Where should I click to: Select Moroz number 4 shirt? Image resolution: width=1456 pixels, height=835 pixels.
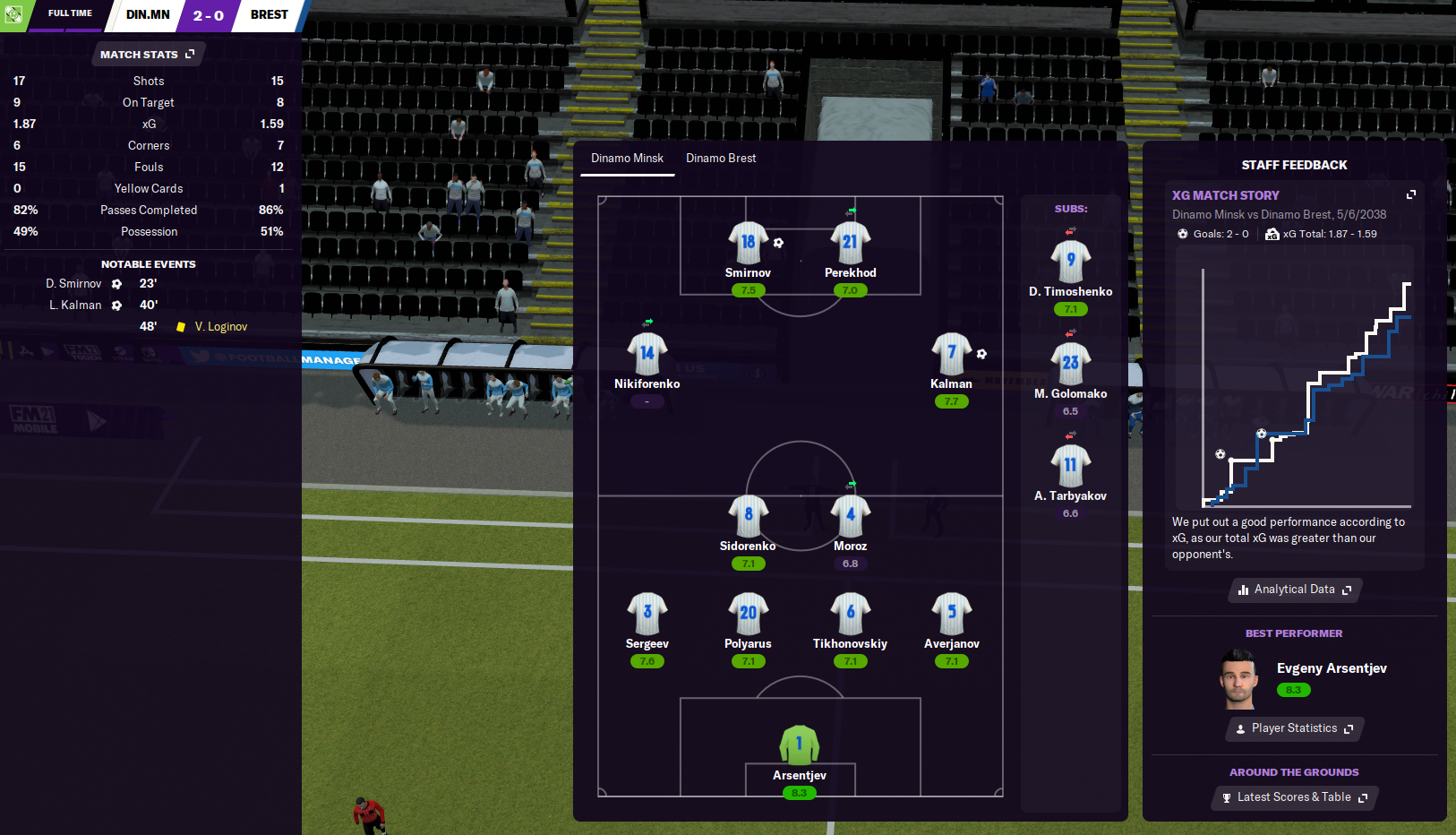(x=850, y=516)
